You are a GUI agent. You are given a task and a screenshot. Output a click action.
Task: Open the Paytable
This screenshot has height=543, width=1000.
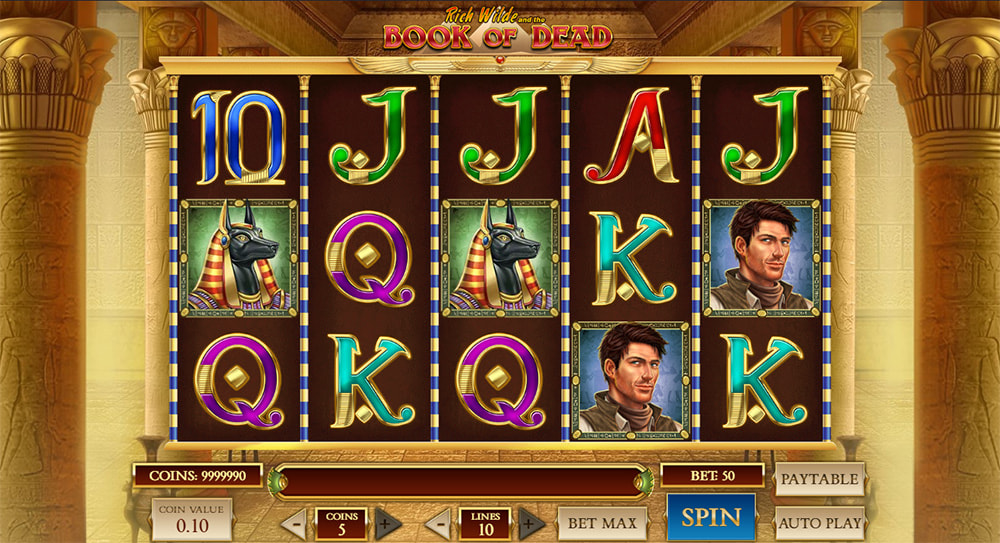click(819, 479)
